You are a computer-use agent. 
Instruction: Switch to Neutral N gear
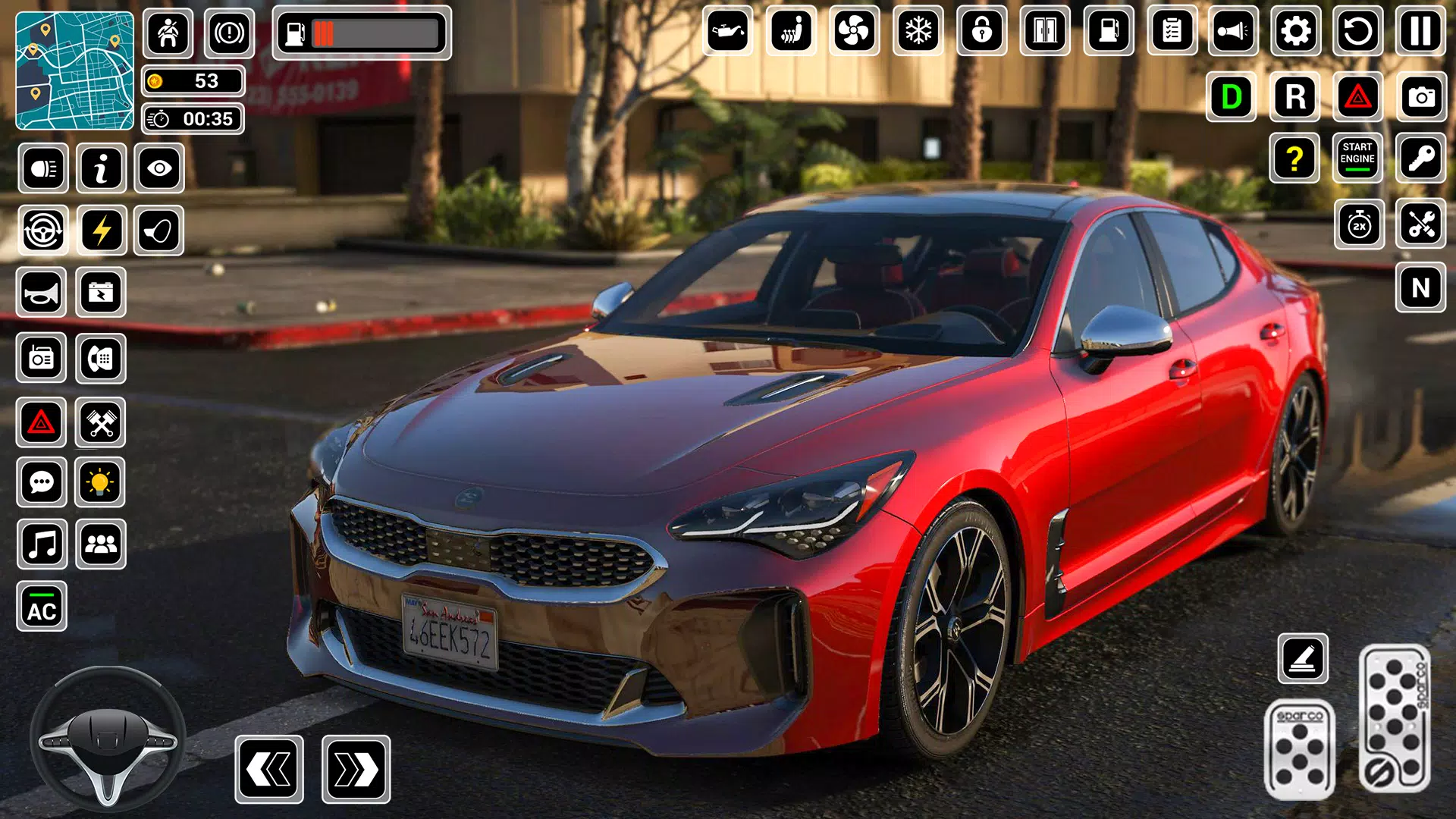click(x=1420, y=288)
